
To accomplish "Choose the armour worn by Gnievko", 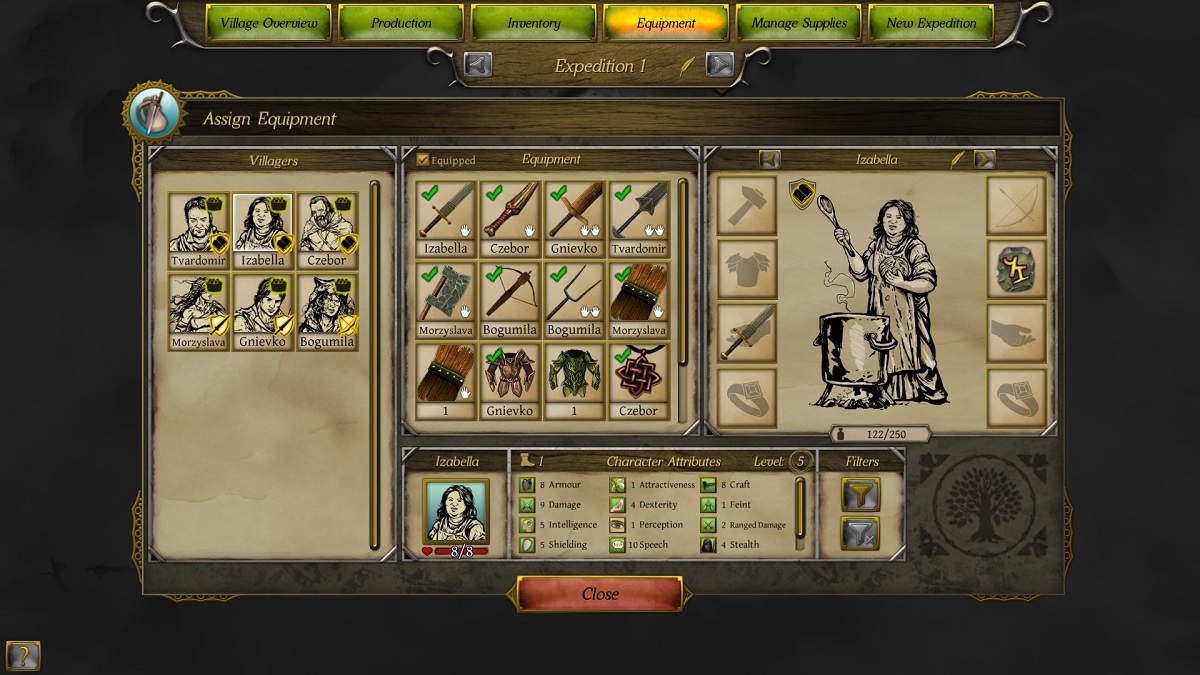I will [x=510, y=374].
